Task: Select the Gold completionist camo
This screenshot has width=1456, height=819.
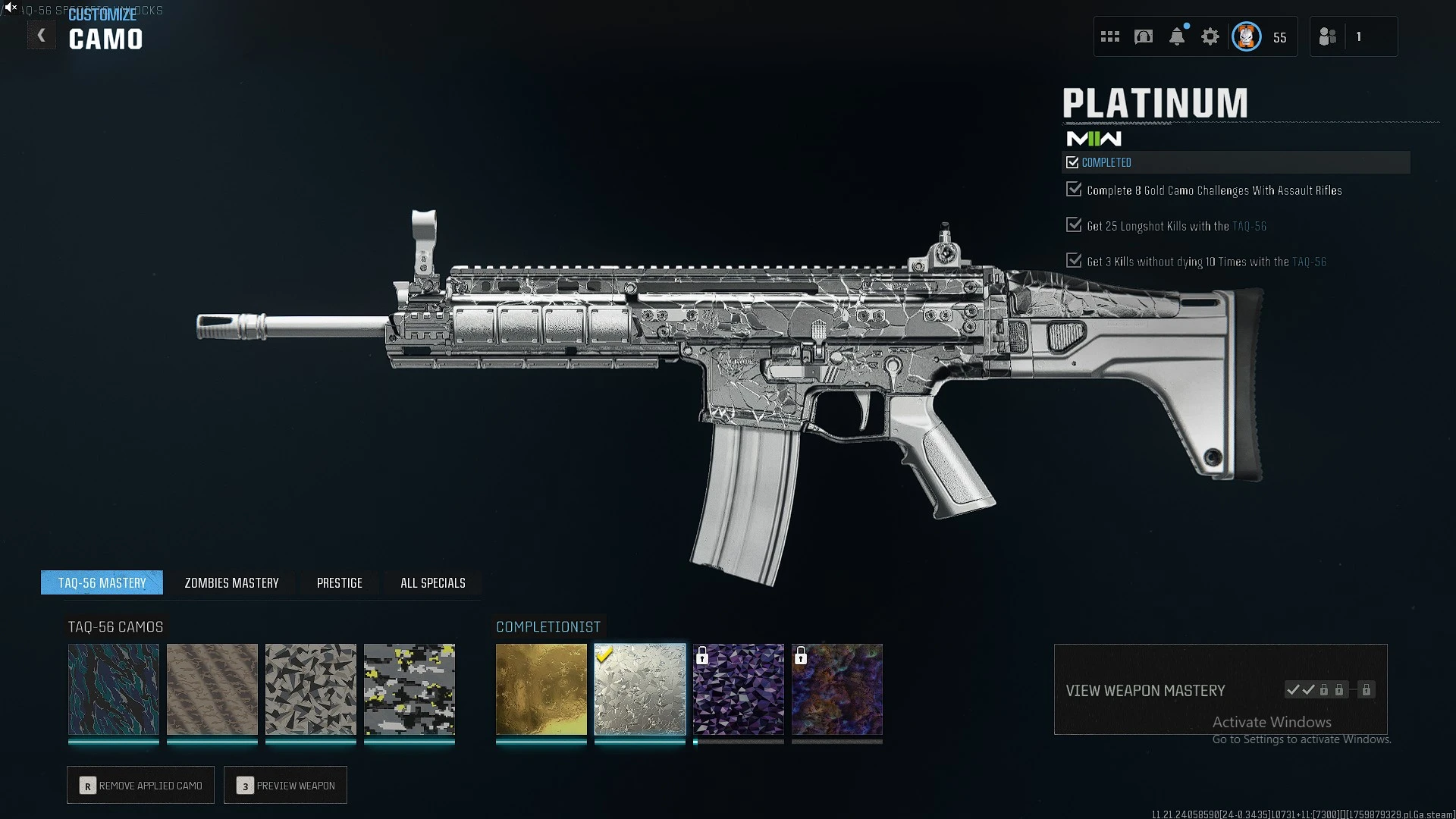Action: pyautogui.click(x=541, y=689)
